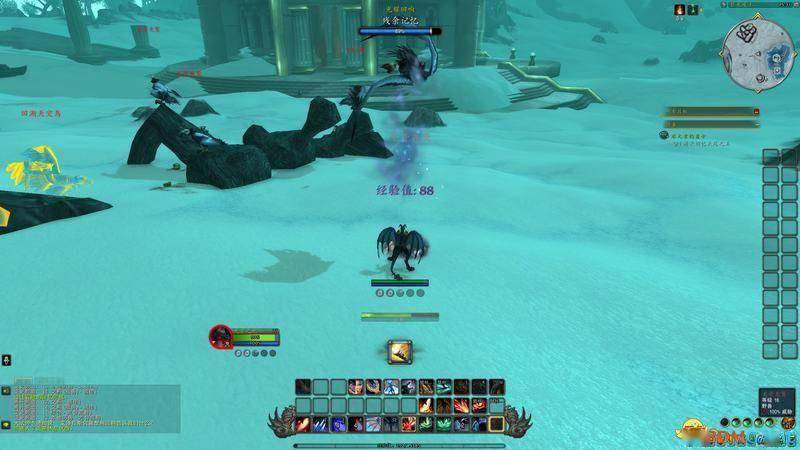Select the fire buff icon
The image size is (800, 450).
pyautogui.click(x=681, y=10)
